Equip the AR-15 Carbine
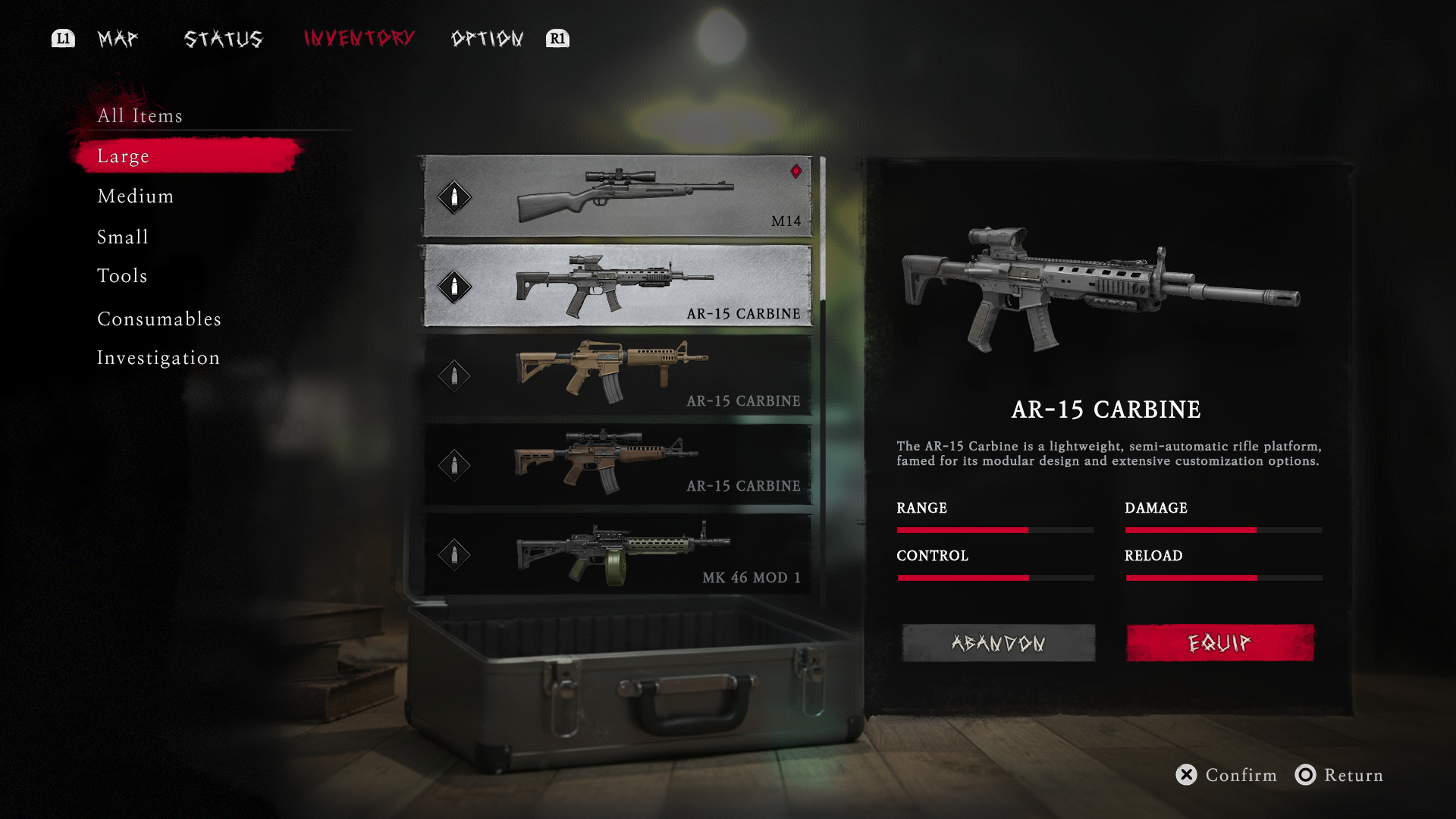The width and height of the screenshot is (1456, 819). click(x=1219, y=643)
